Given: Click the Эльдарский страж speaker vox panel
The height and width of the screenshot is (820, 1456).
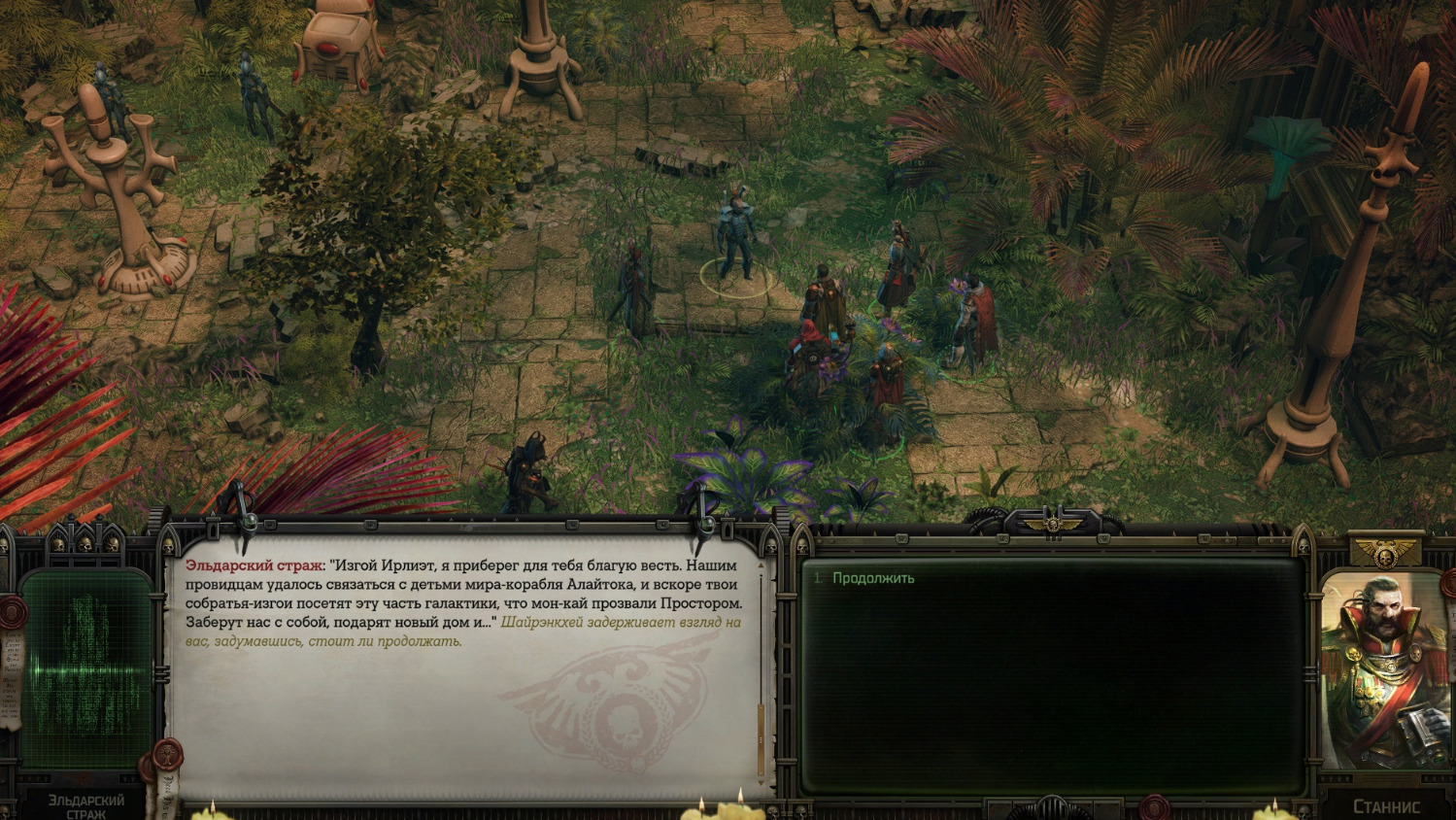Looking at the screenshot, I should (x=87, y=670).
